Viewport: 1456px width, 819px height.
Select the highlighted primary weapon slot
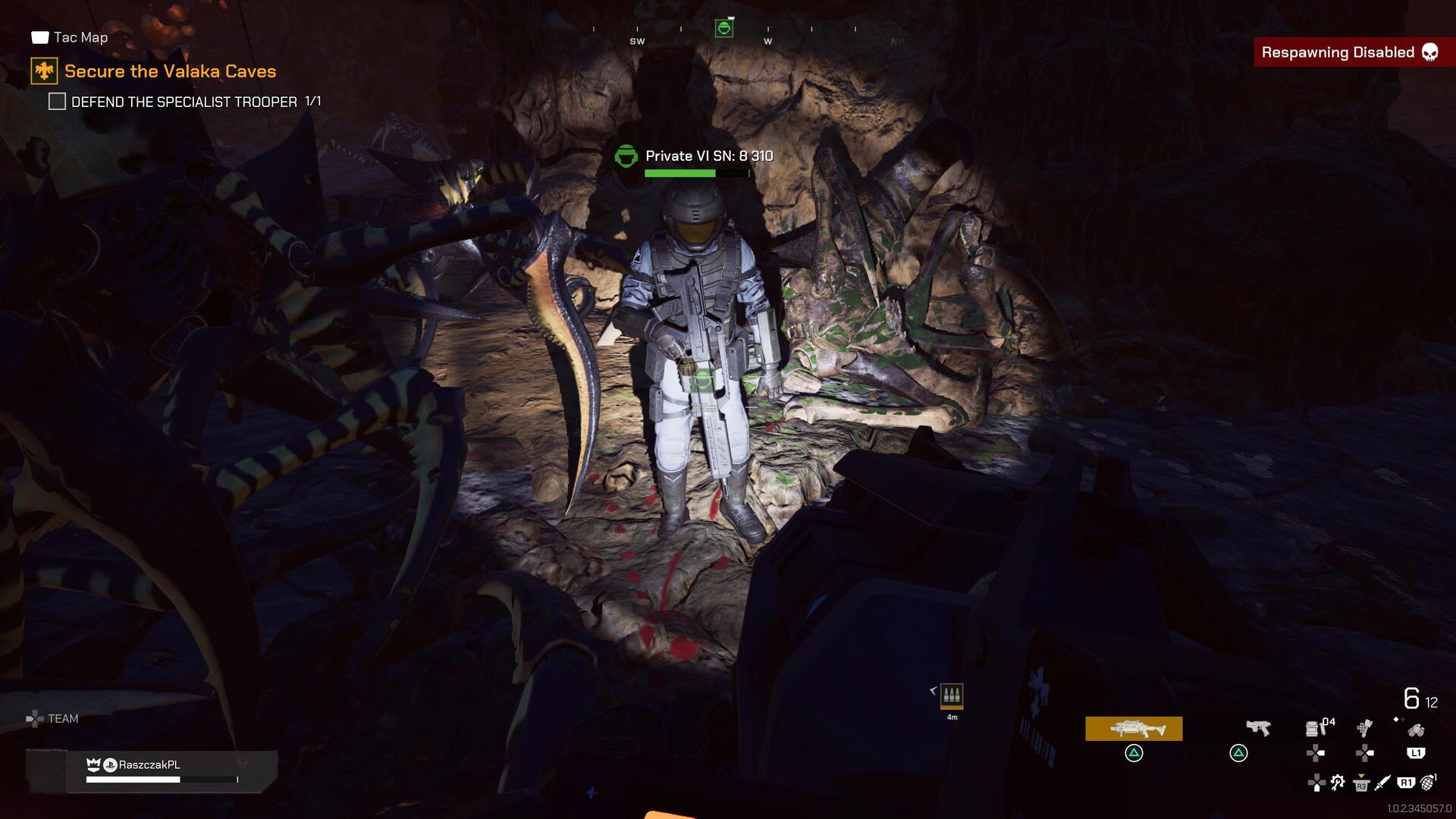click(x=1134, y=729)
